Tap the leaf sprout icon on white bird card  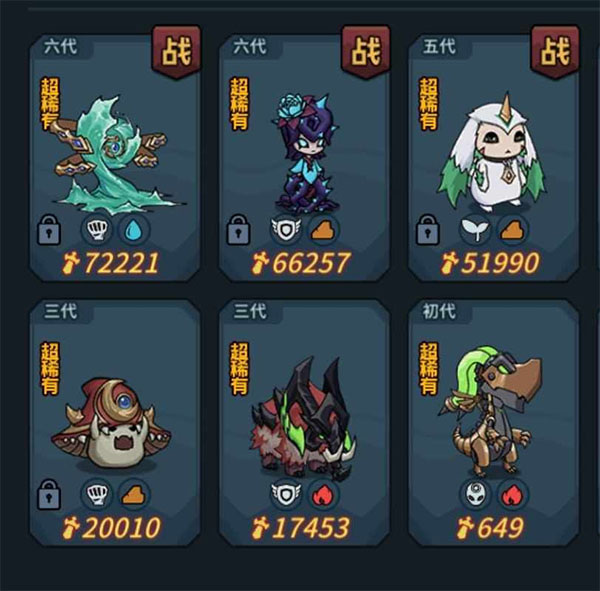(x=473, y=231)
